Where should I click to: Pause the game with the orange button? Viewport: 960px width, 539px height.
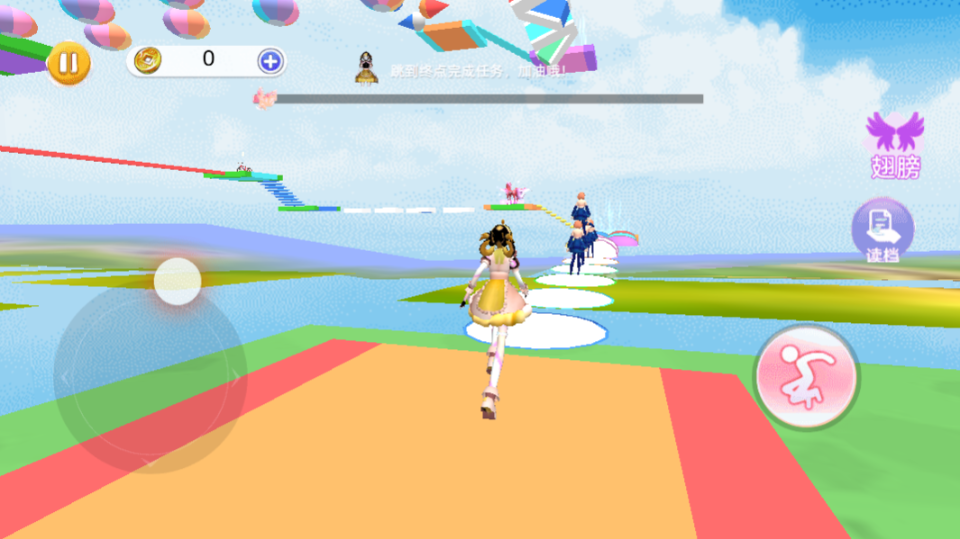[x=68, y=63]
